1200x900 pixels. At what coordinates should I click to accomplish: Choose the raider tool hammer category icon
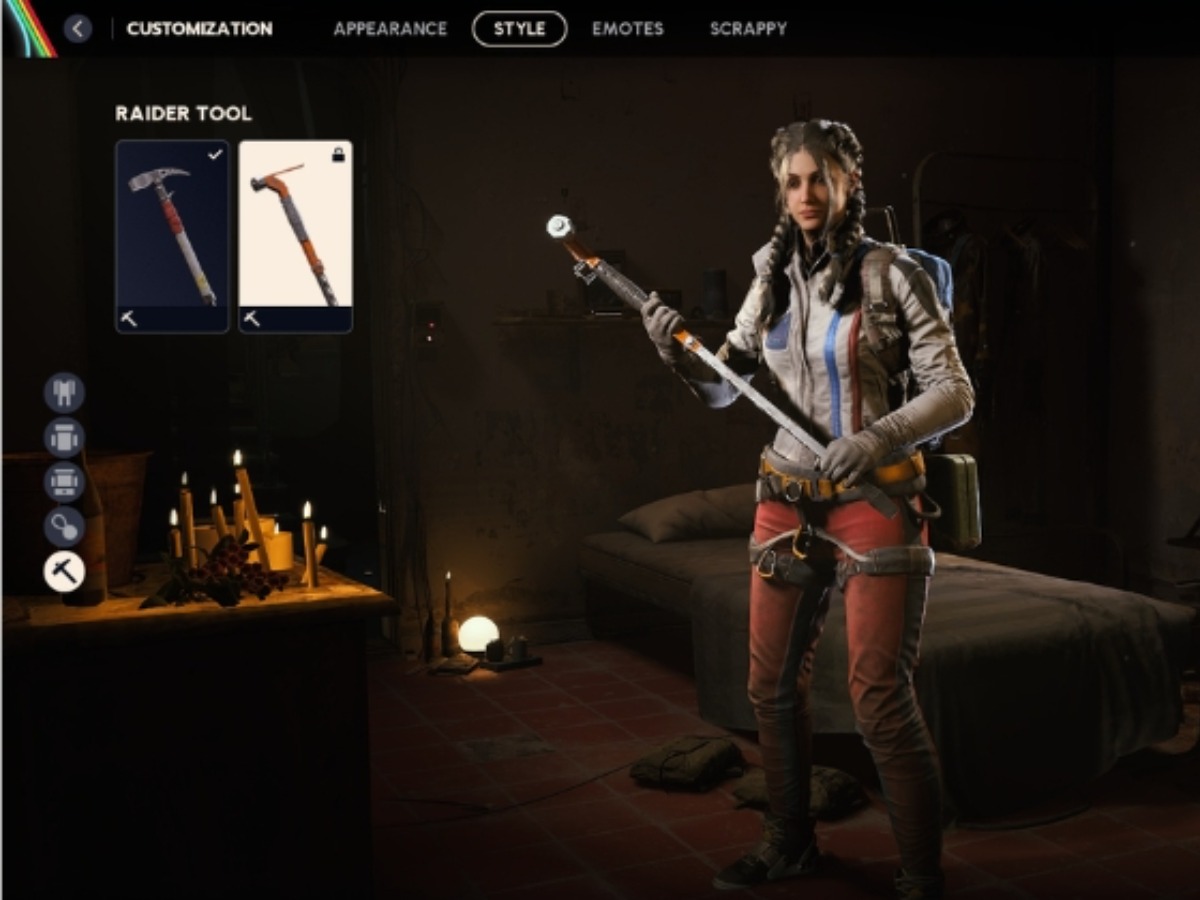pos(64,572)
